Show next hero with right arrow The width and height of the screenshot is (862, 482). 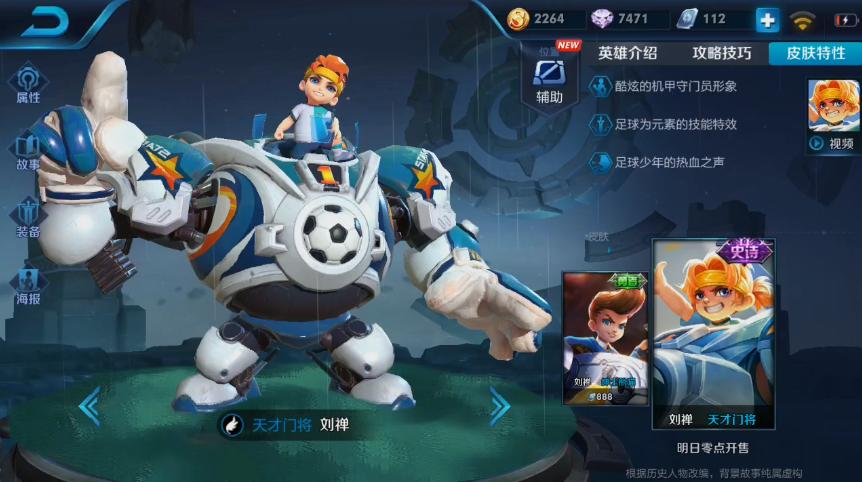click(x=500, y=405)
